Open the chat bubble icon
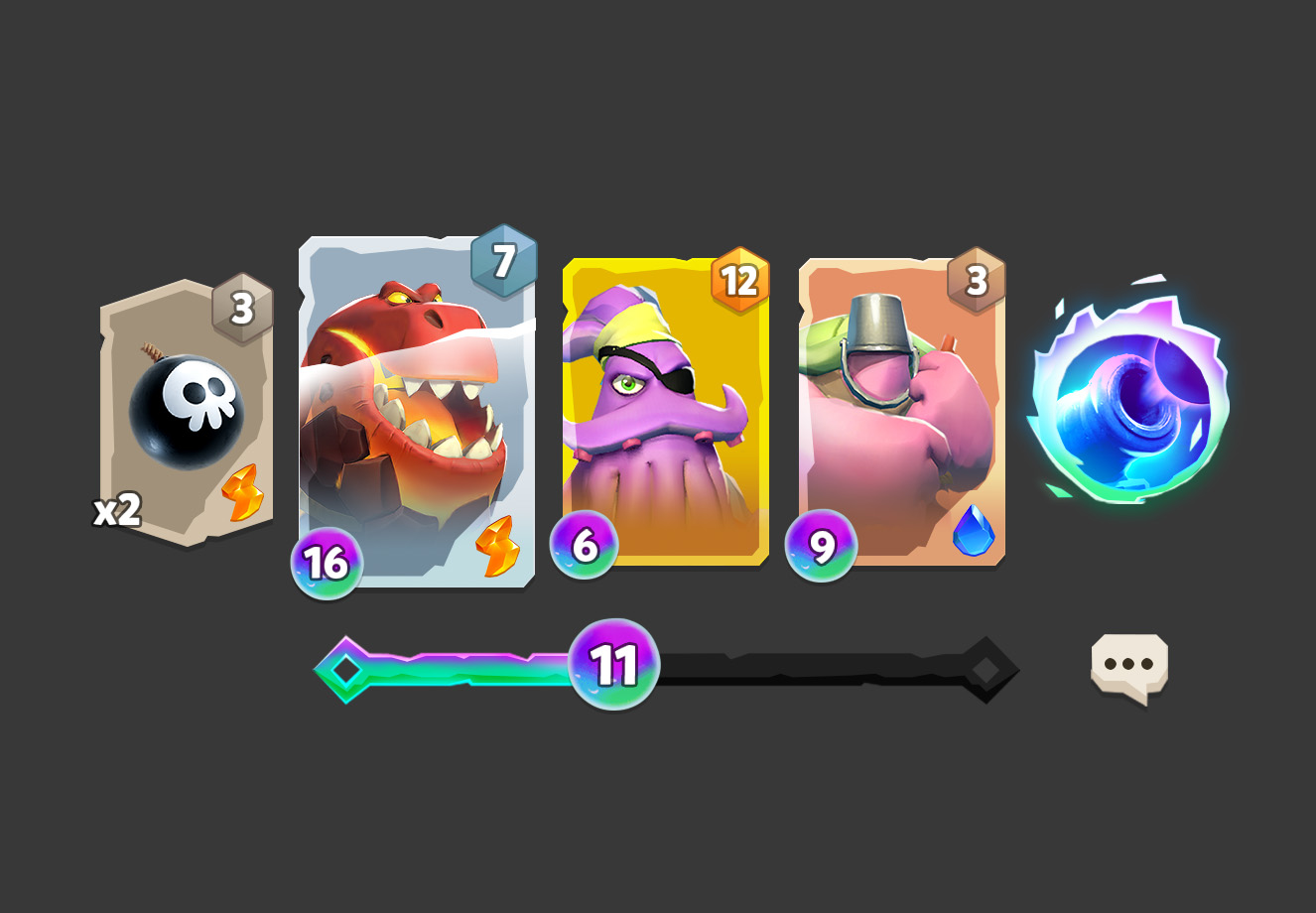This screenshot has height=913, width=1316. click(x=1129, y=662)
